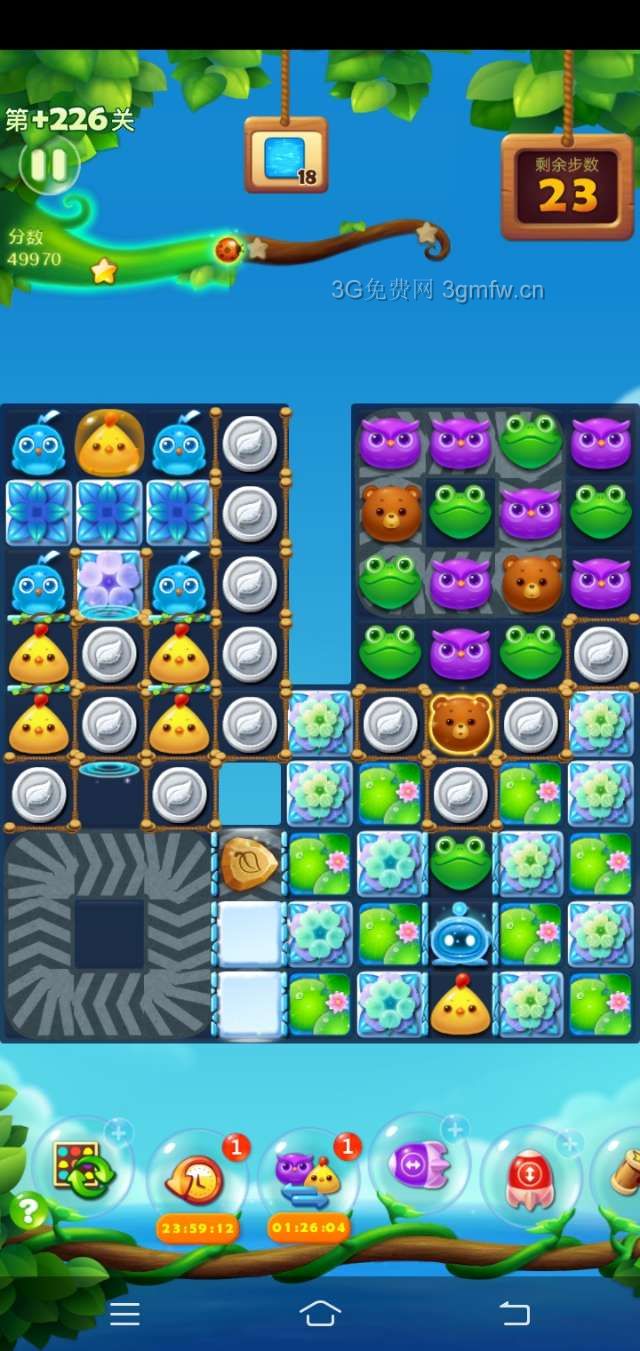Select the owl-chick swap booster
This screenshot has height=1351, width=640.
tap(309, 1176)
